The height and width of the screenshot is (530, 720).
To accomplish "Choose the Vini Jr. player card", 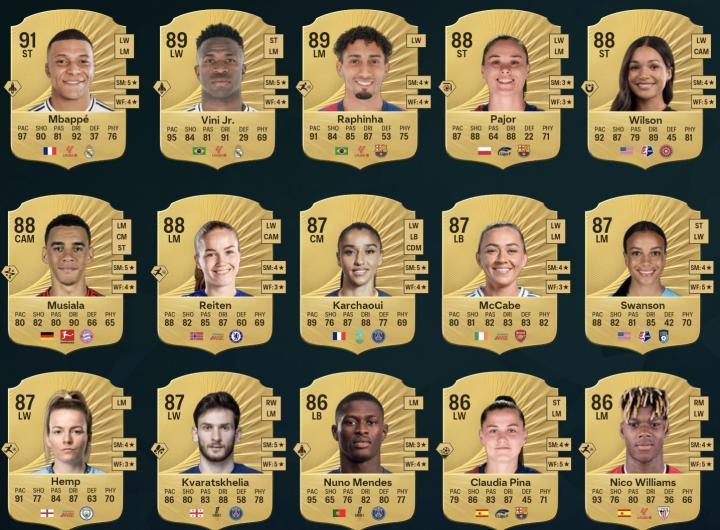I will pyautogui.click(x=218, y=85).
